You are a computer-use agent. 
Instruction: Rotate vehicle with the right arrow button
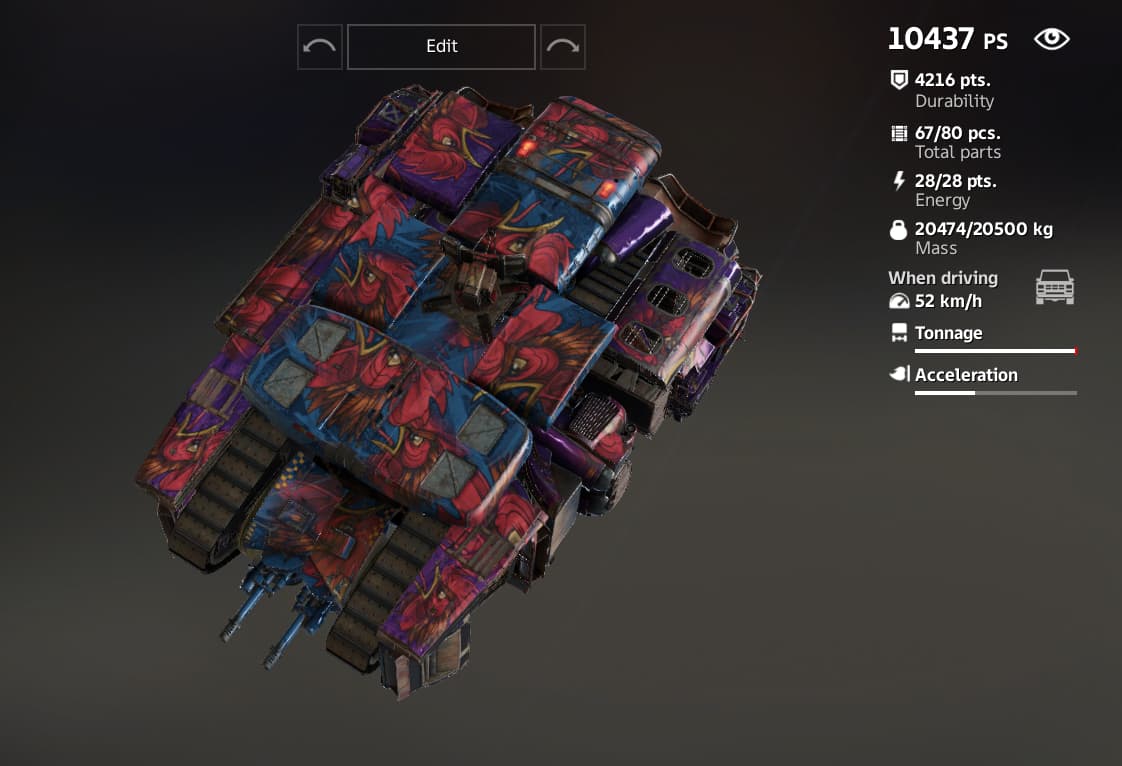point(563,47)
